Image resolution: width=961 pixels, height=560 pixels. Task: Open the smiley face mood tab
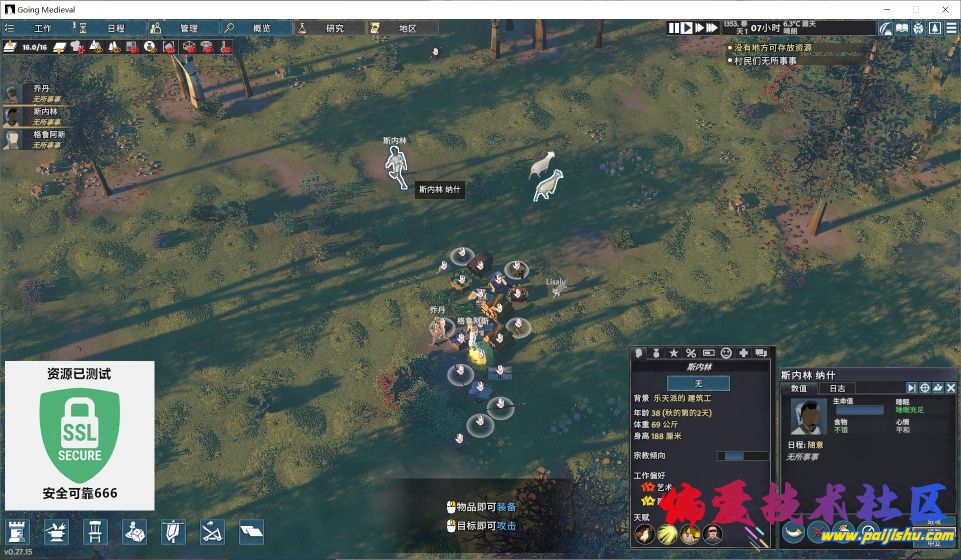[726, 353]
